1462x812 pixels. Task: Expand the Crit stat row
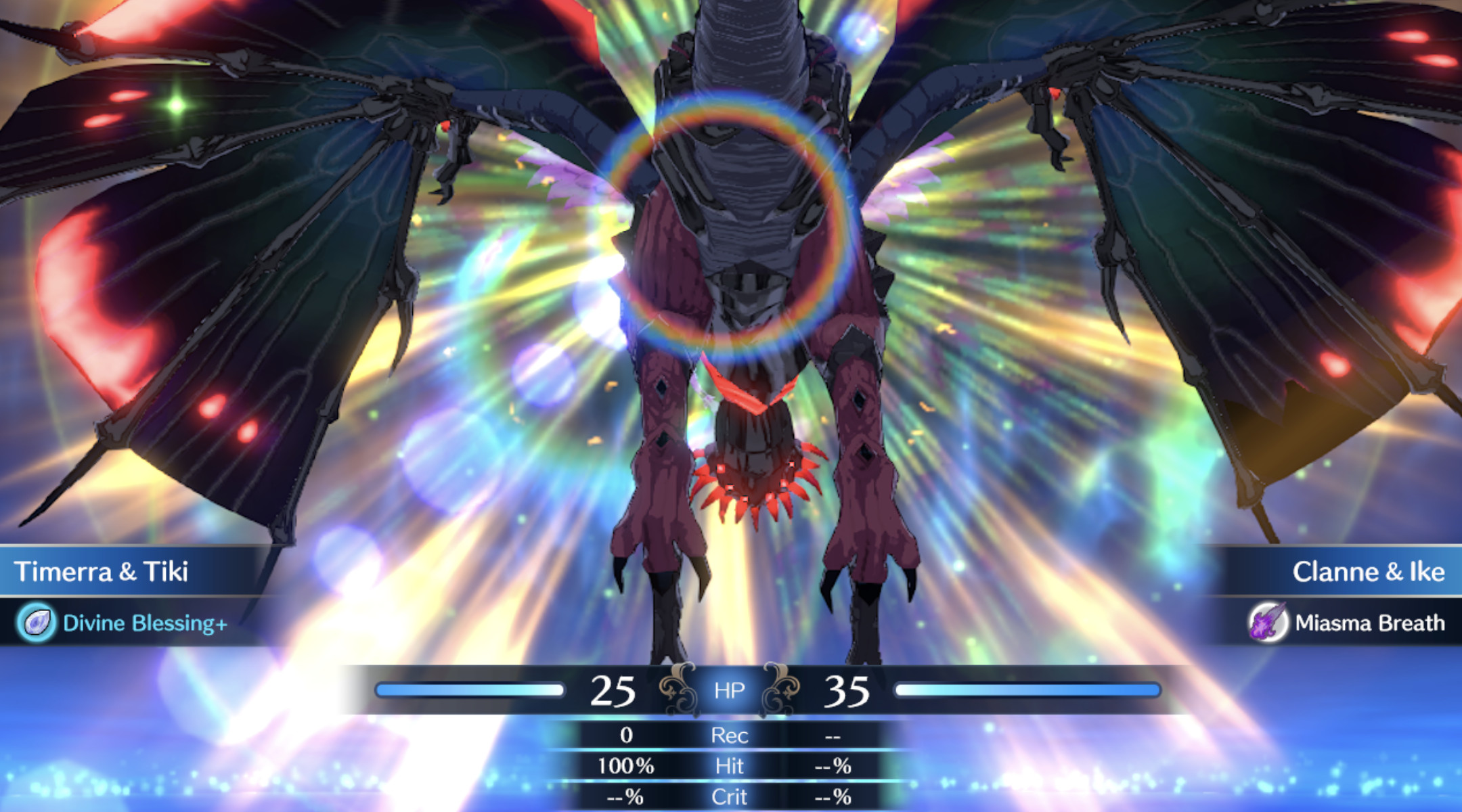pos(729,796)
